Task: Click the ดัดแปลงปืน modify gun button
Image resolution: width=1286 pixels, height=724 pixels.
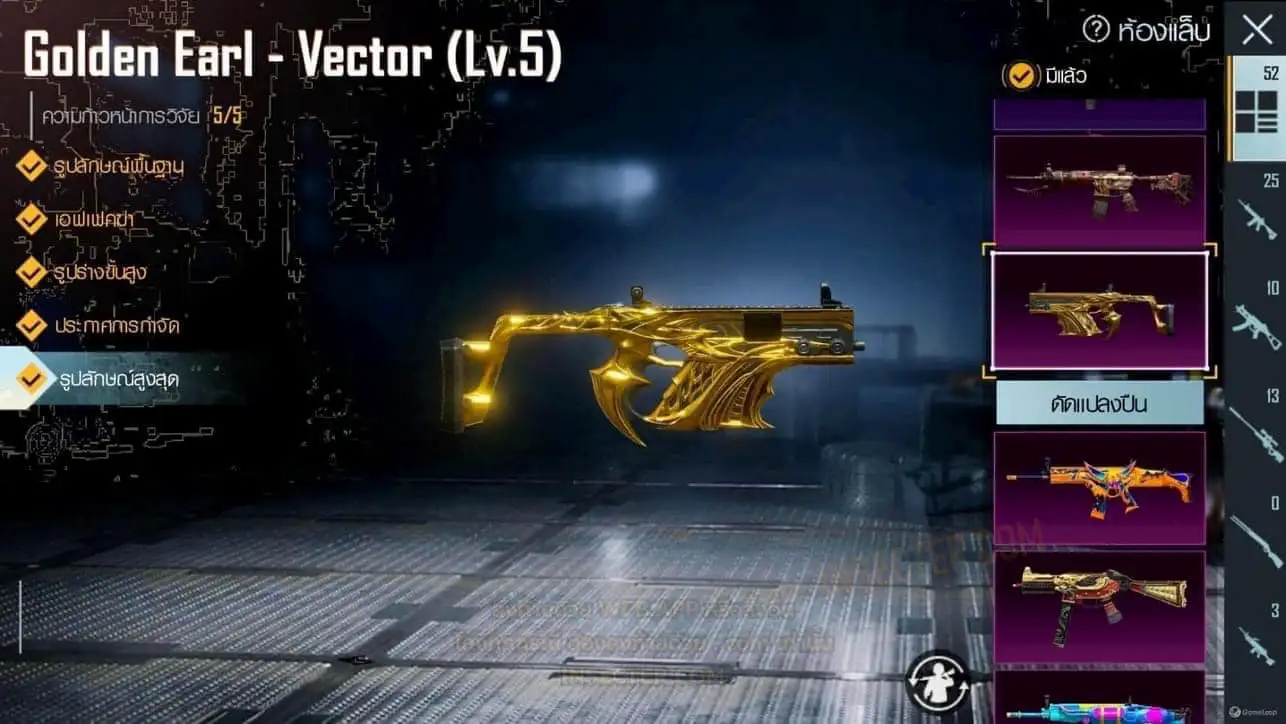Action: click(x=1099, y=403)
